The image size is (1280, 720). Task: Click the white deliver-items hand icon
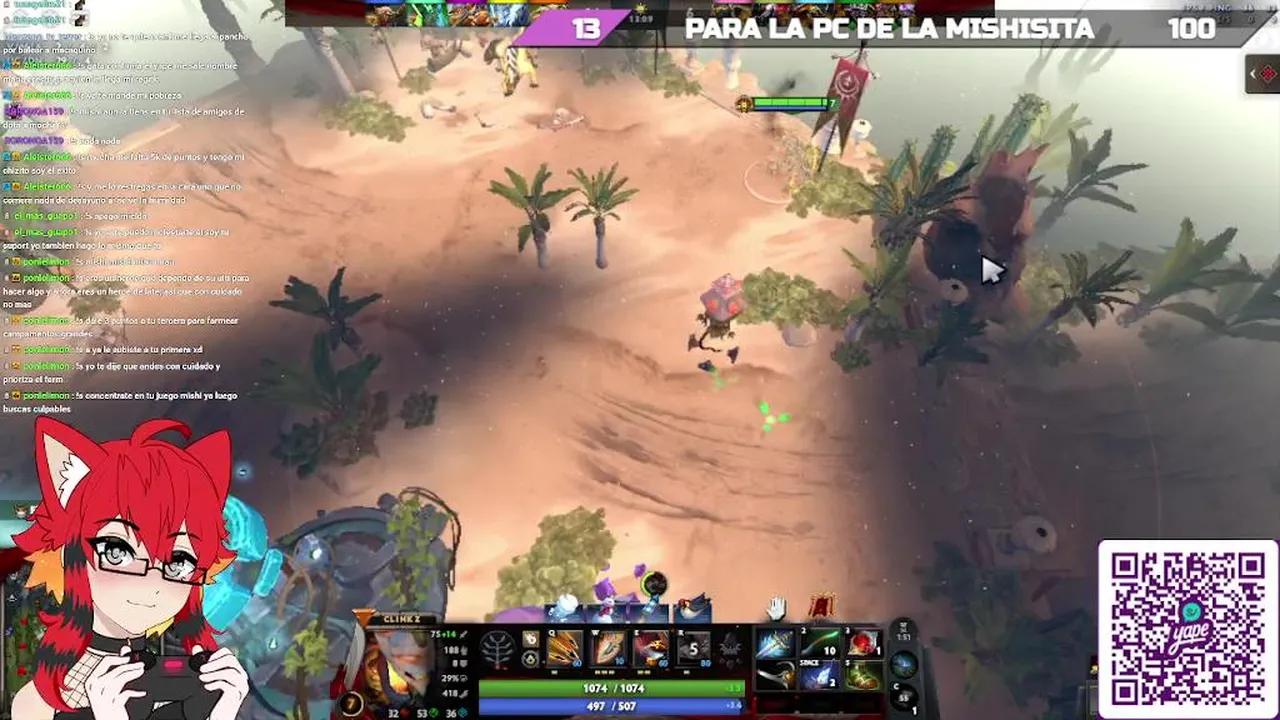pos(775,608)
